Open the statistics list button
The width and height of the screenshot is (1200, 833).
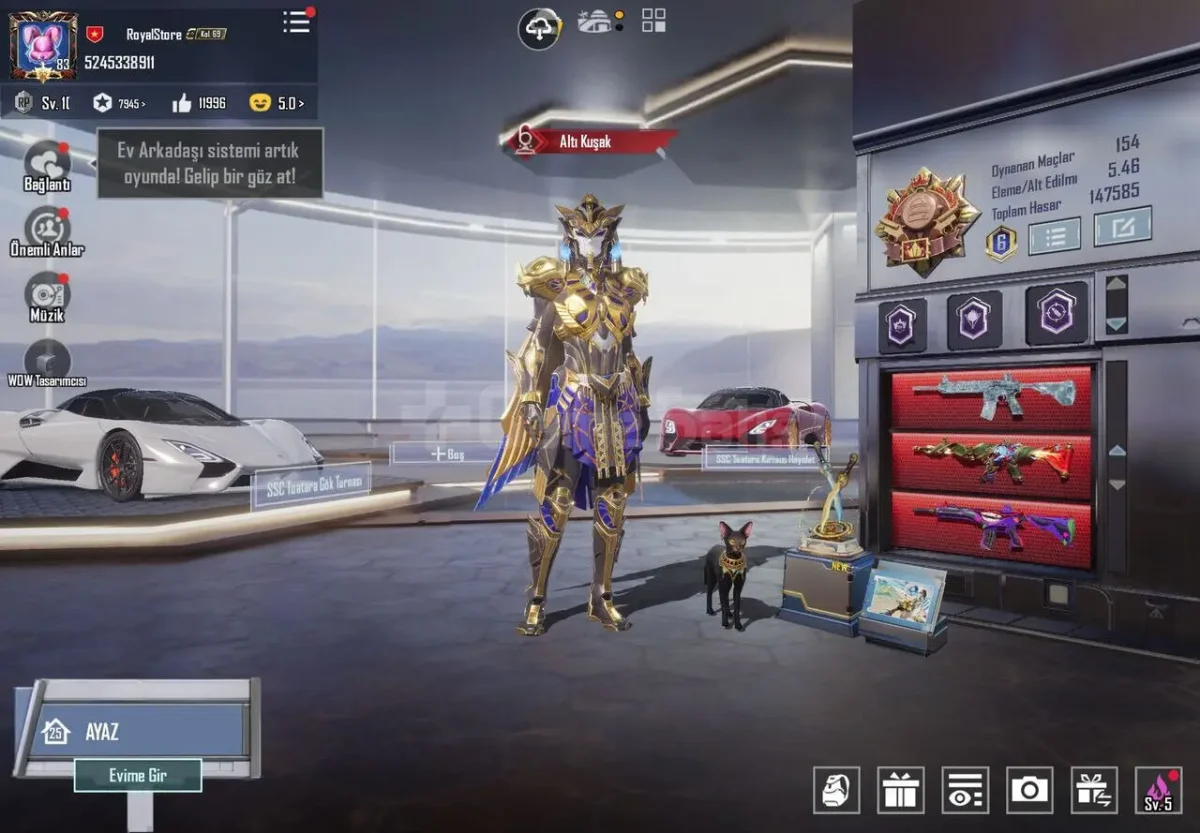tap(1054, 236)
